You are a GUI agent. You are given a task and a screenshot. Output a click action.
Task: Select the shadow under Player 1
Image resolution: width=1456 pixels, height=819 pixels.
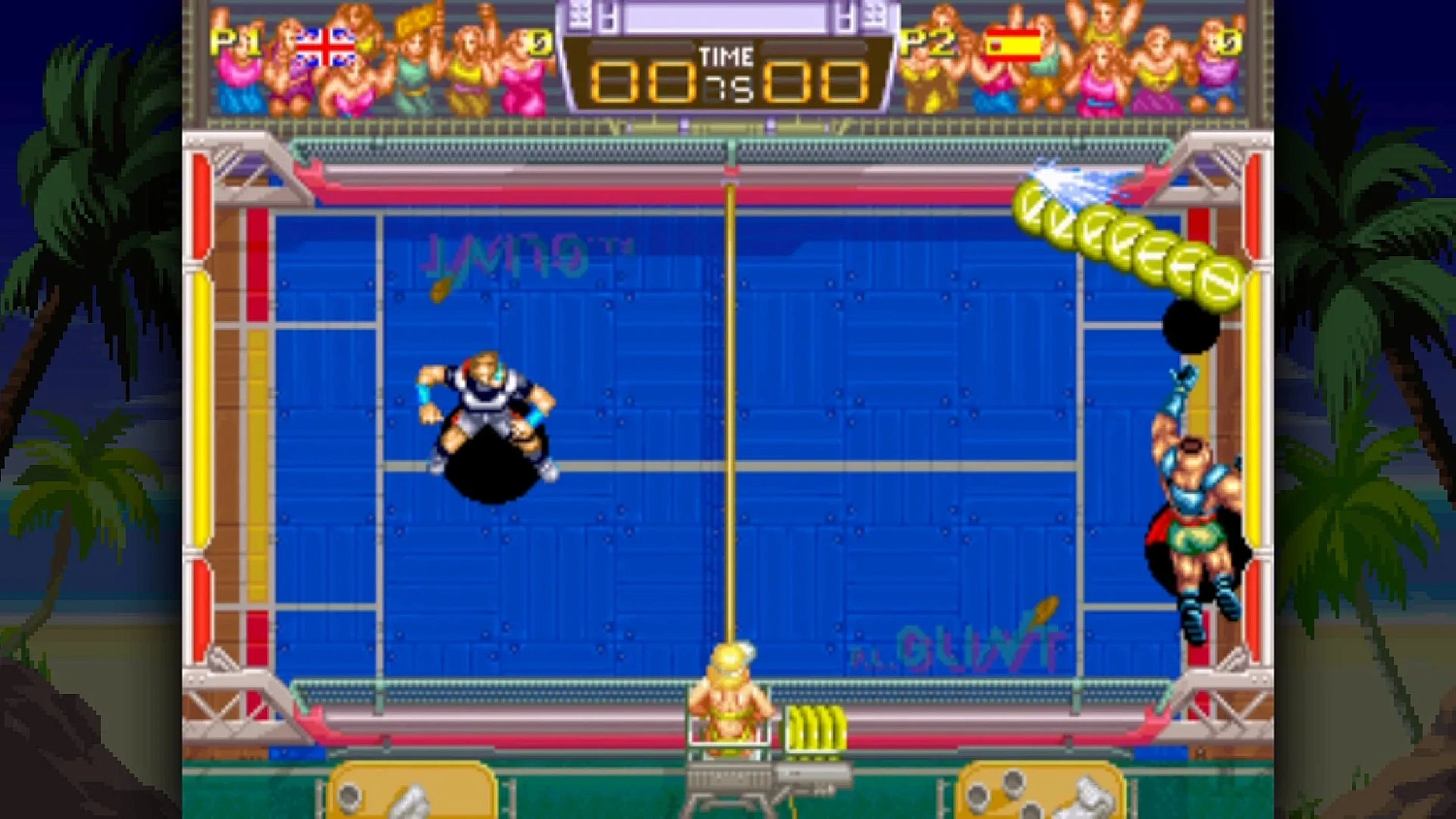490,466
